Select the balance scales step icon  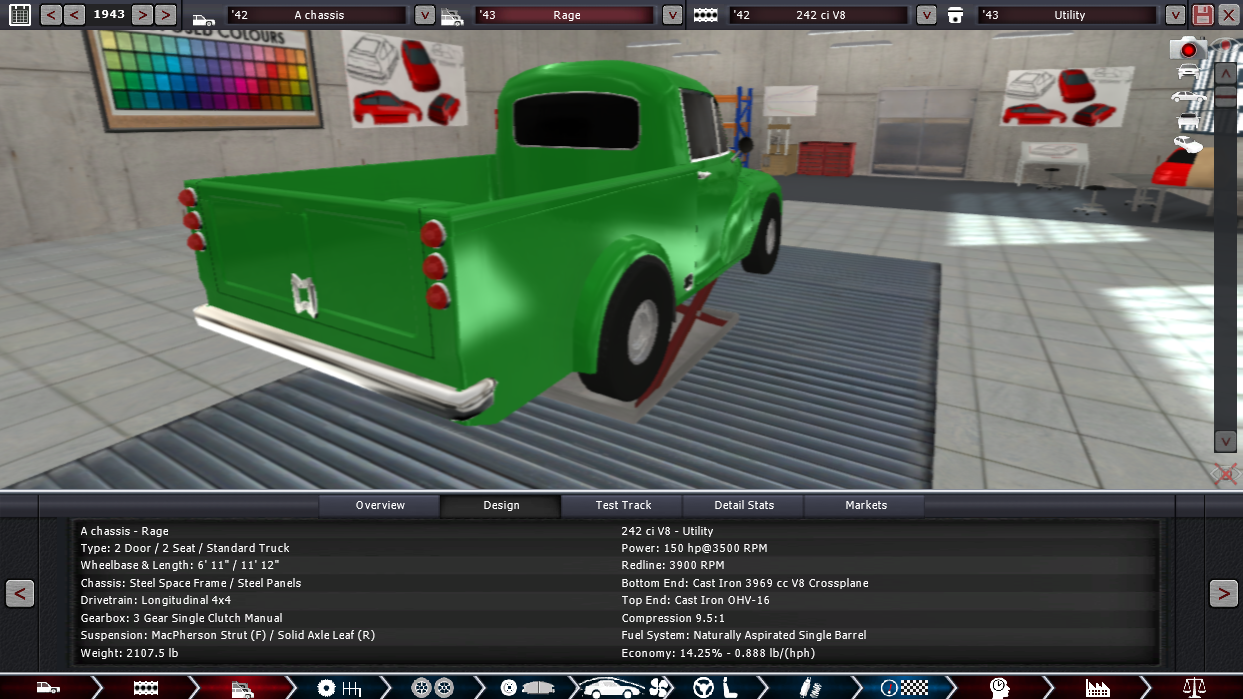click(x=1194, y=688)
